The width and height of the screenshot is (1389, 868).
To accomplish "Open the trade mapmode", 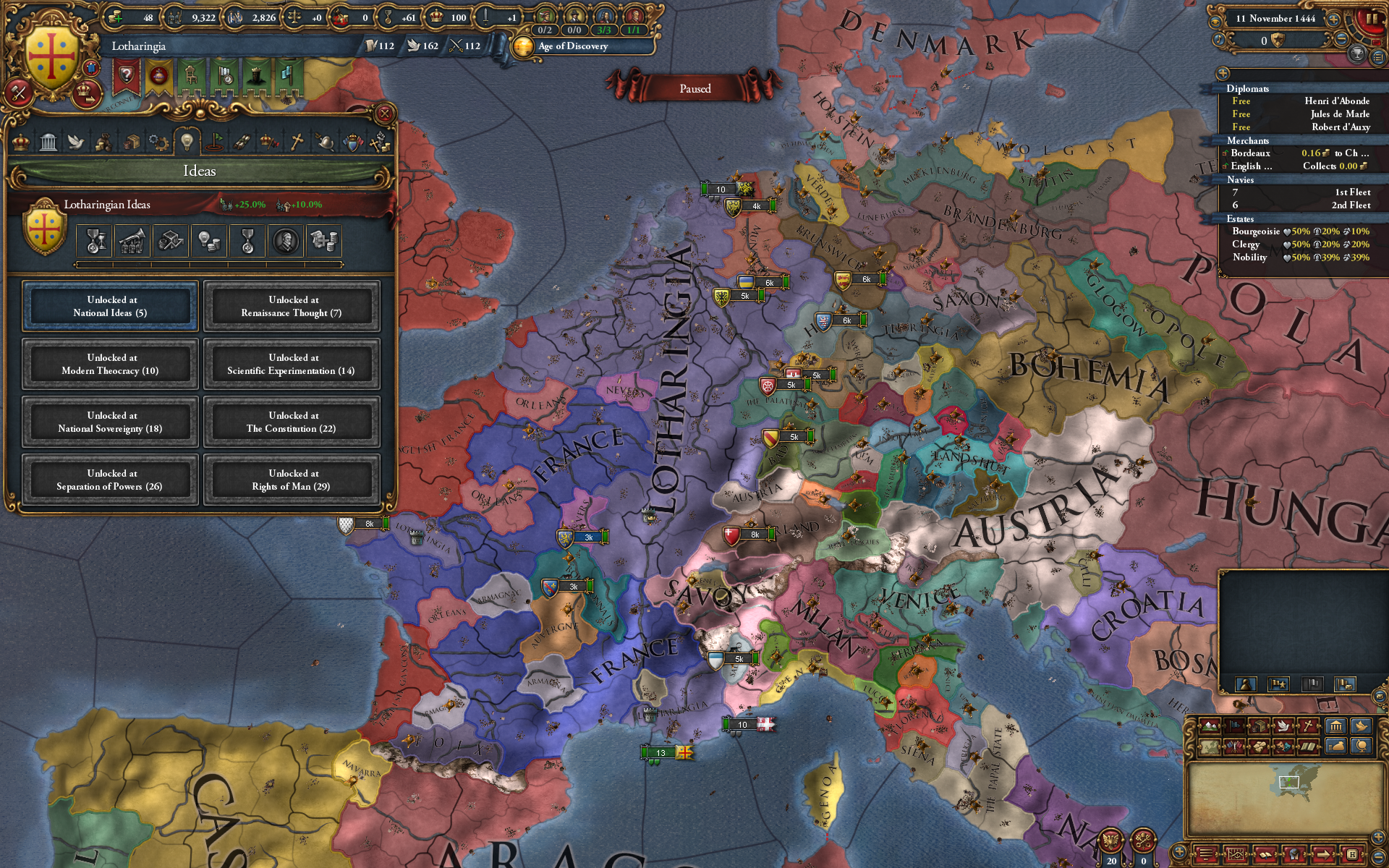I will [1259, 726].
